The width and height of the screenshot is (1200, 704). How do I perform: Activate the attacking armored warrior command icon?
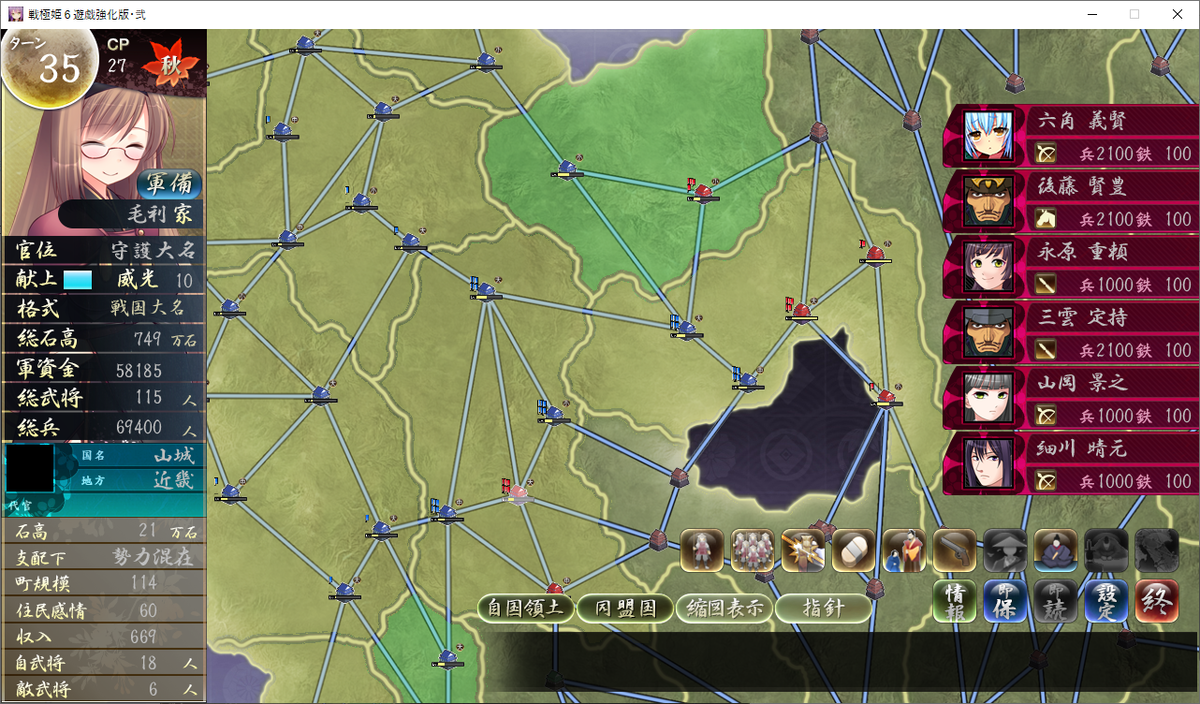tap(803, 551)
